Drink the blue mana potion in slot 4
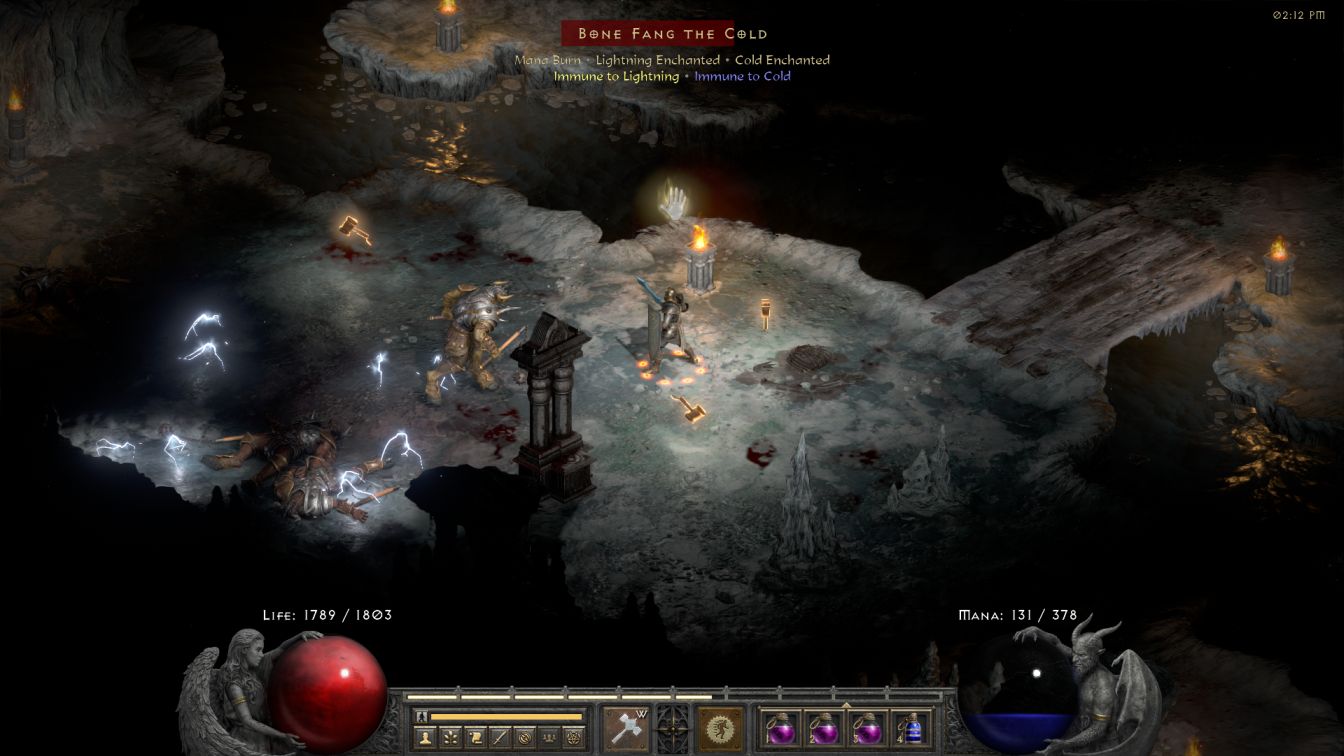1344x756 pixels. coord(911,727)
